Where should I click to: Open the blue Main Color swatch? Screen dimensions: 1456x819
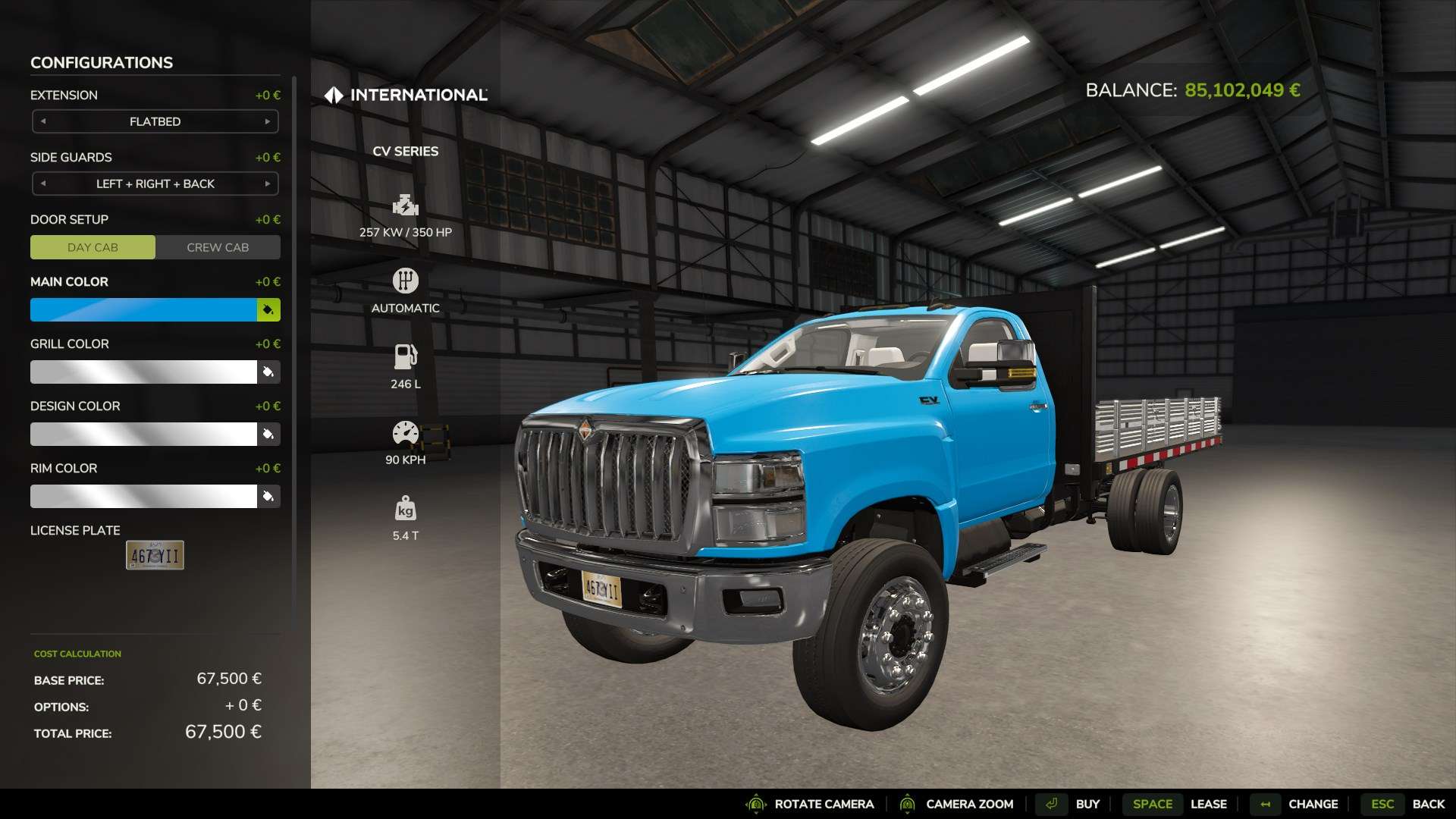coord(143,309)
